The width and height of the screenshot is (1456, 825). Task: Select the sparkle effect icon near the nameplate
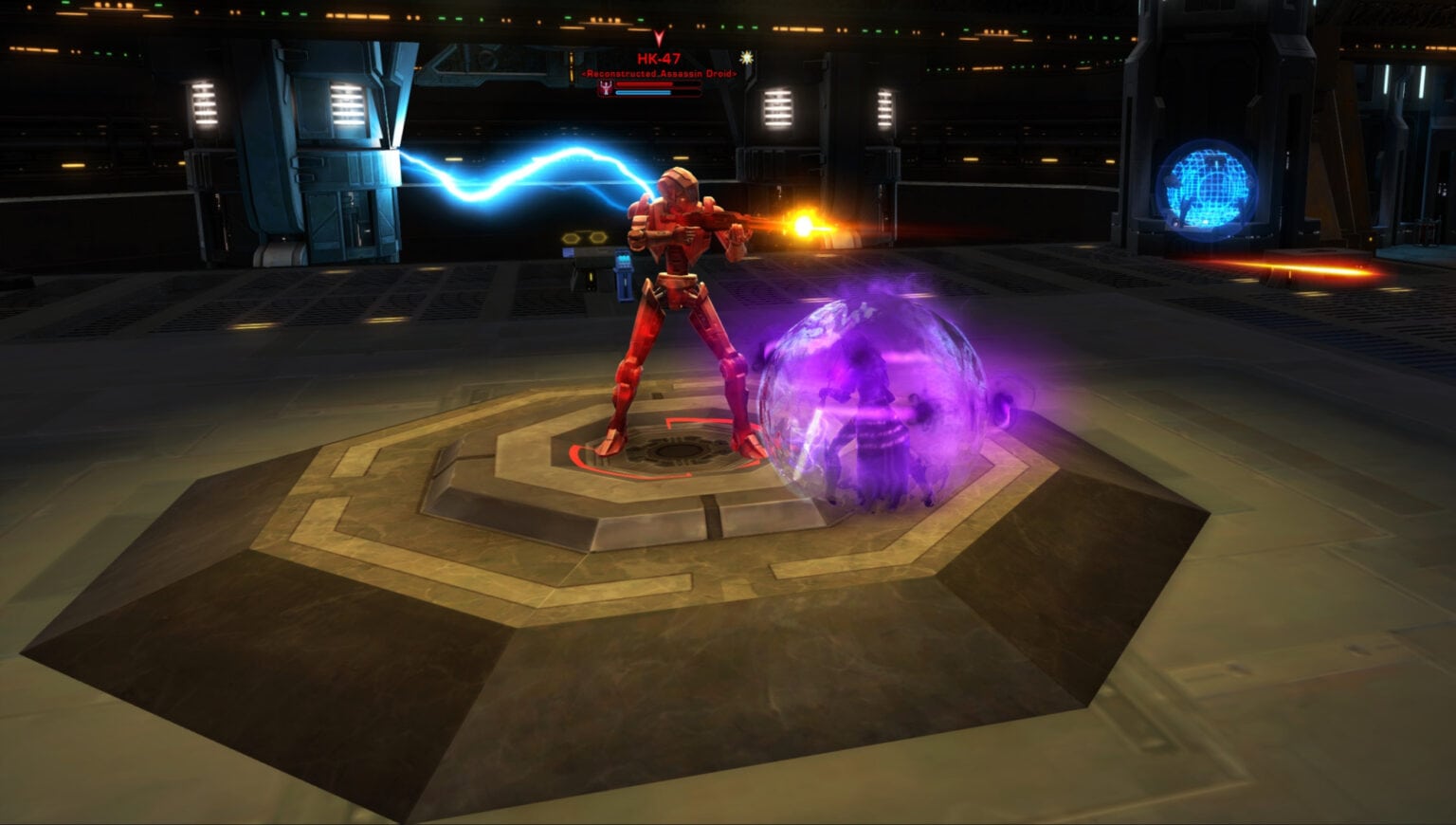pos(747,58)
